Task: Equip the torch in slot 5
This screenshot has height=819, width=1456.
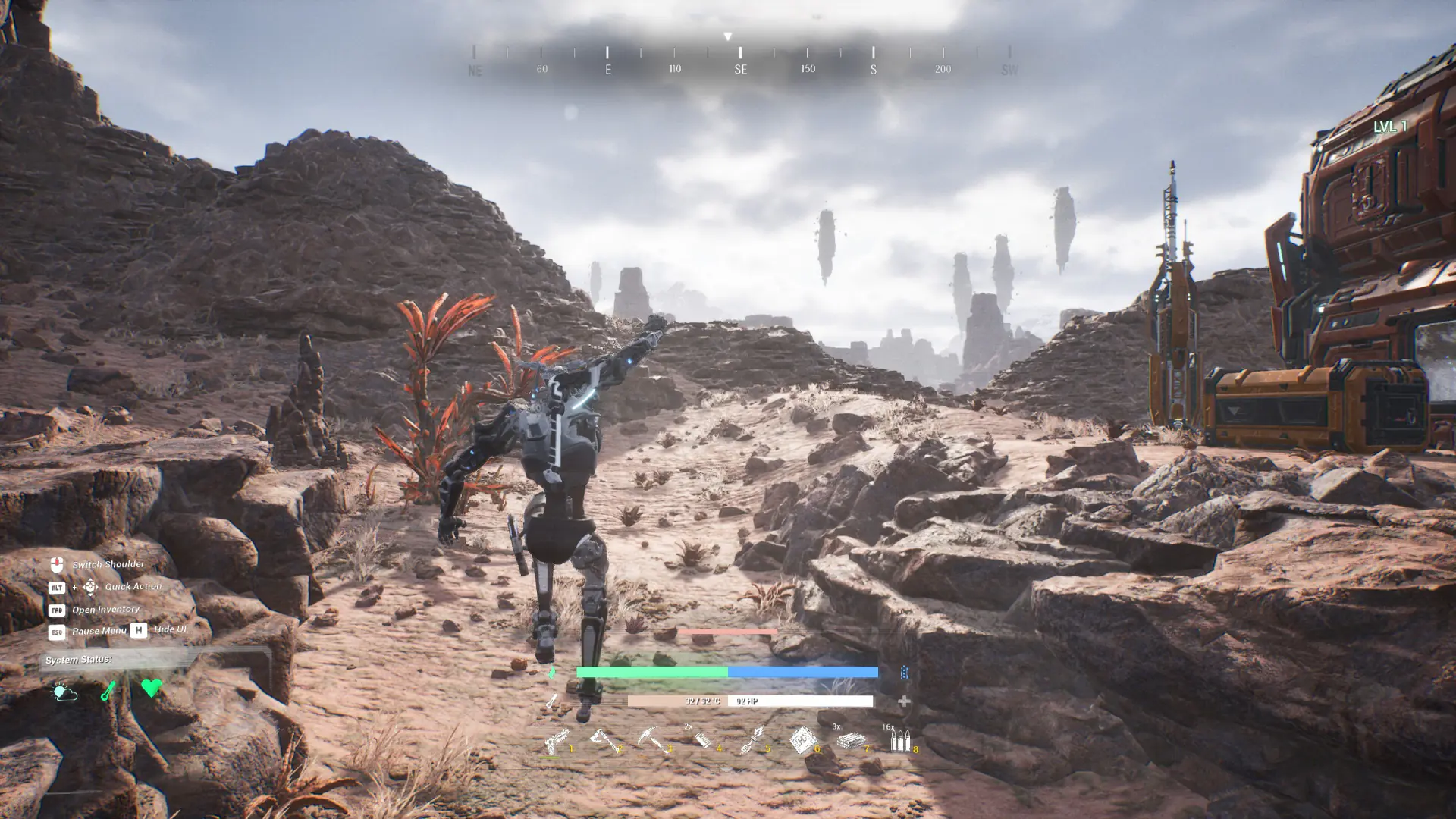Action: 752,739
